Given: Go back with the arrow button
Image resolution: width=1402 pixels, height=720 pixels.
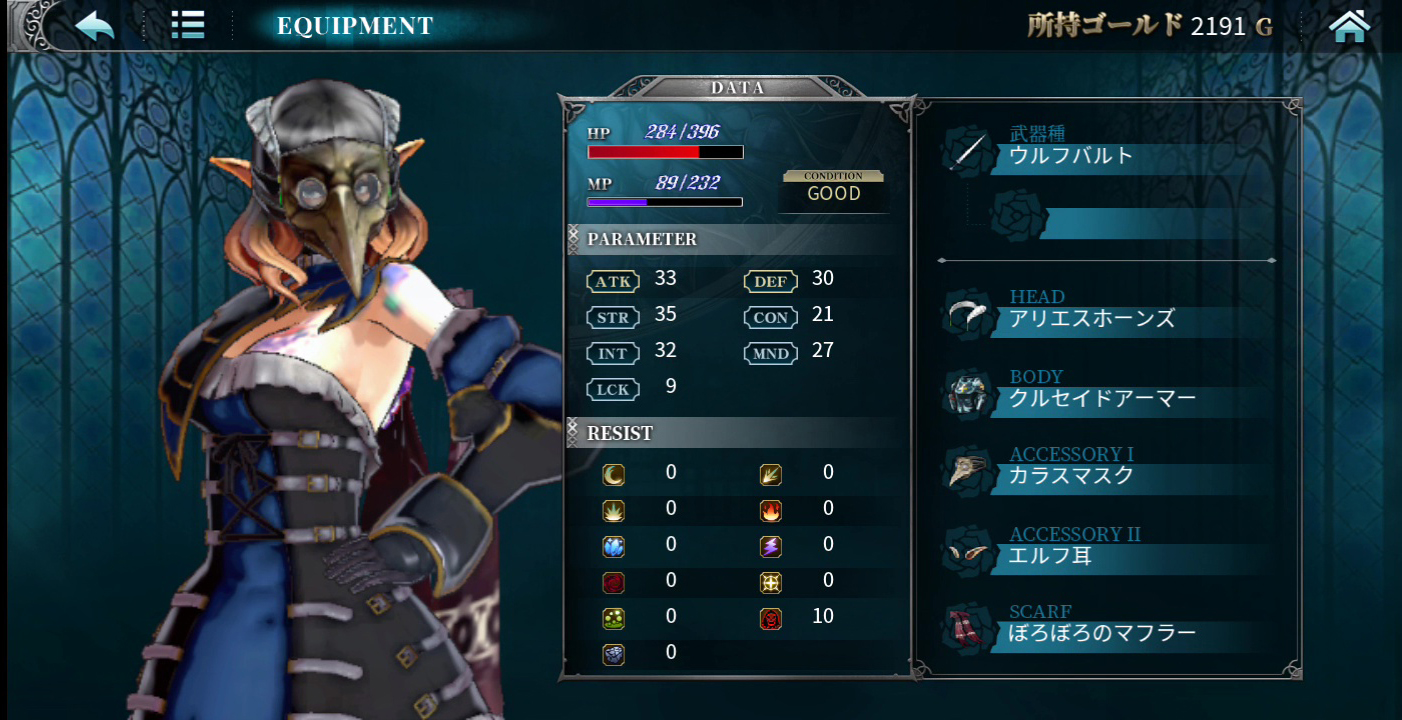Looking at the screenshot, I should point(95,25).
